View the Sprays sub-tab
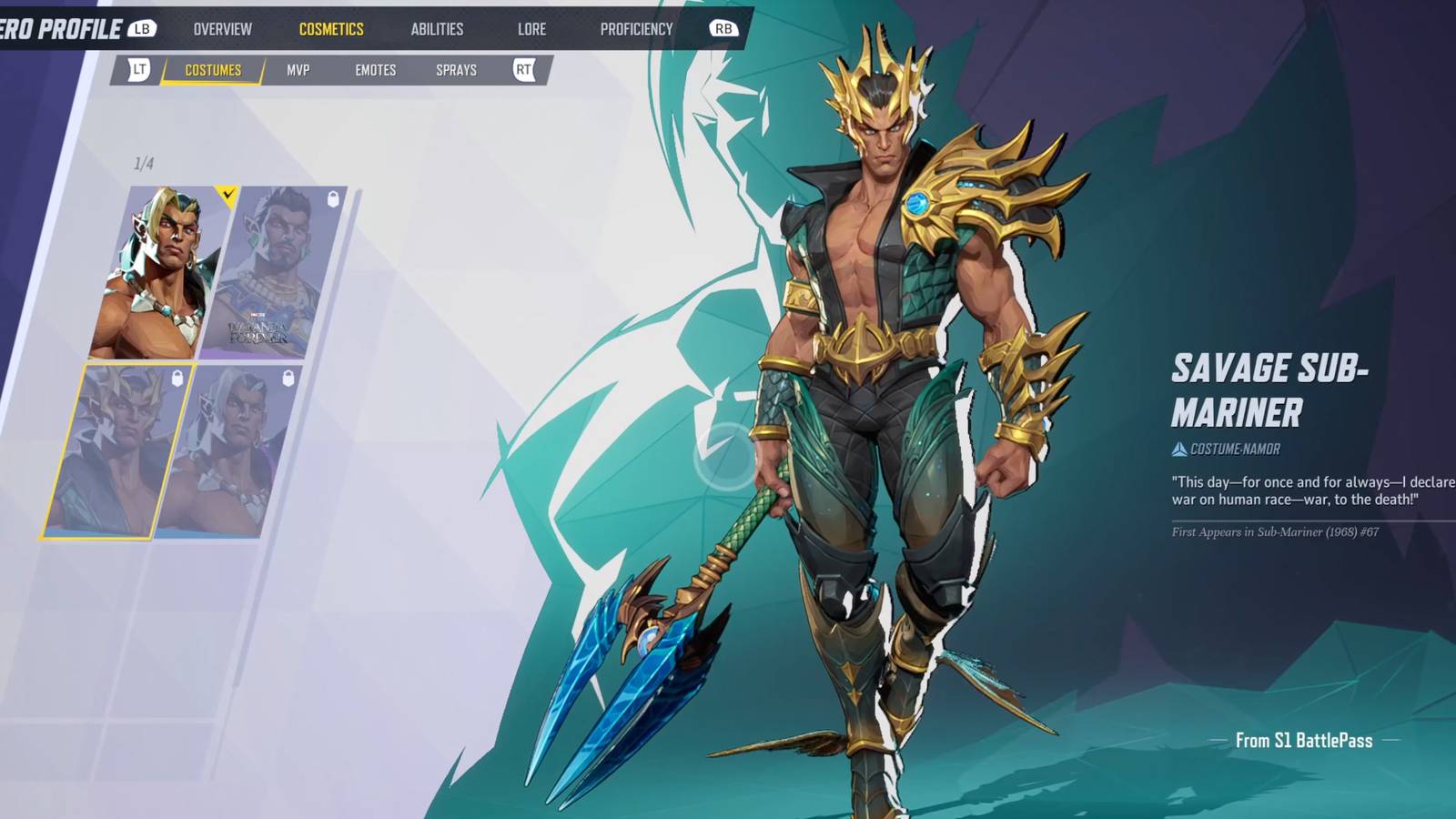 [x=456, y=70]
